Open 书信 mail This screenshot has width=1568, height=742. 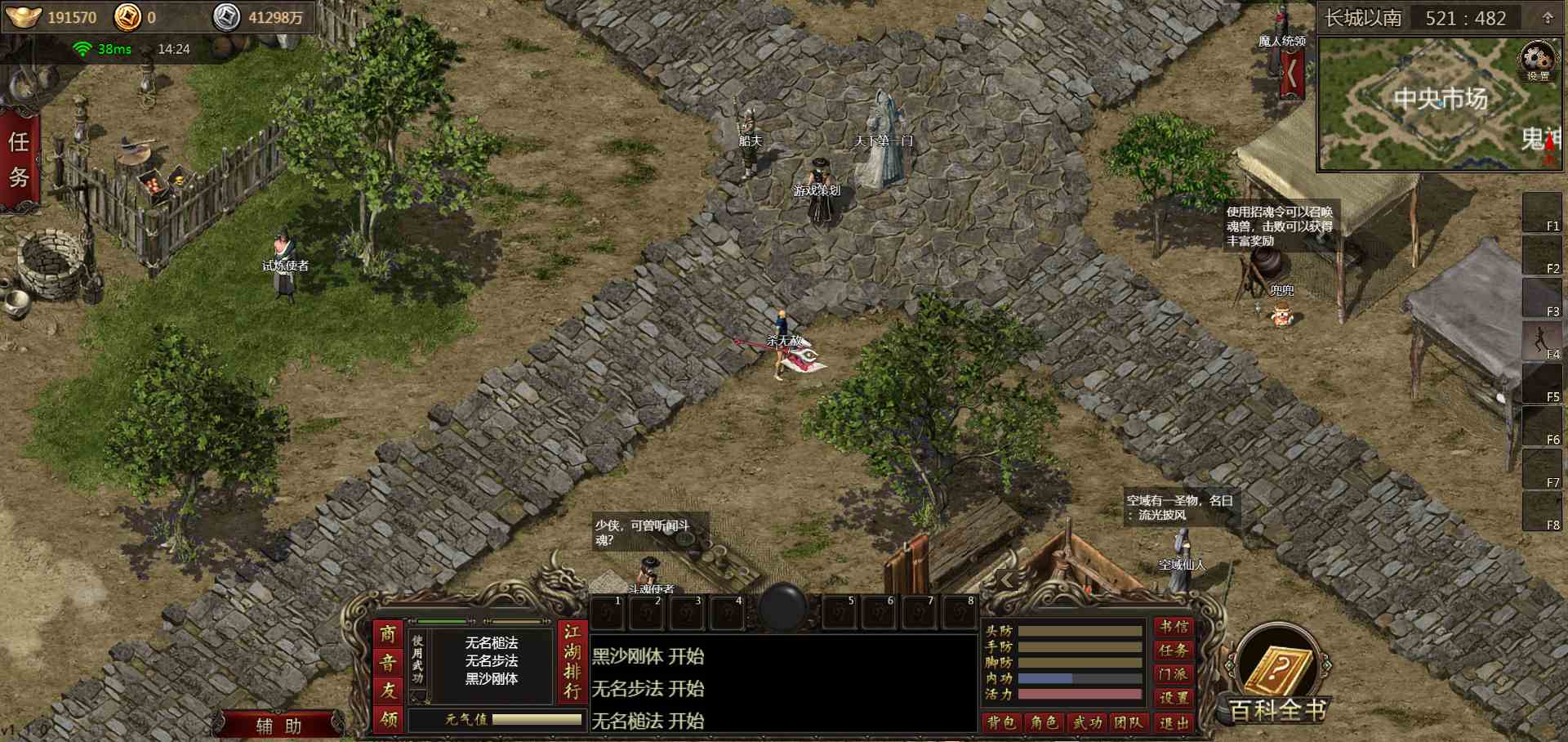click(x=1174, y=627)
